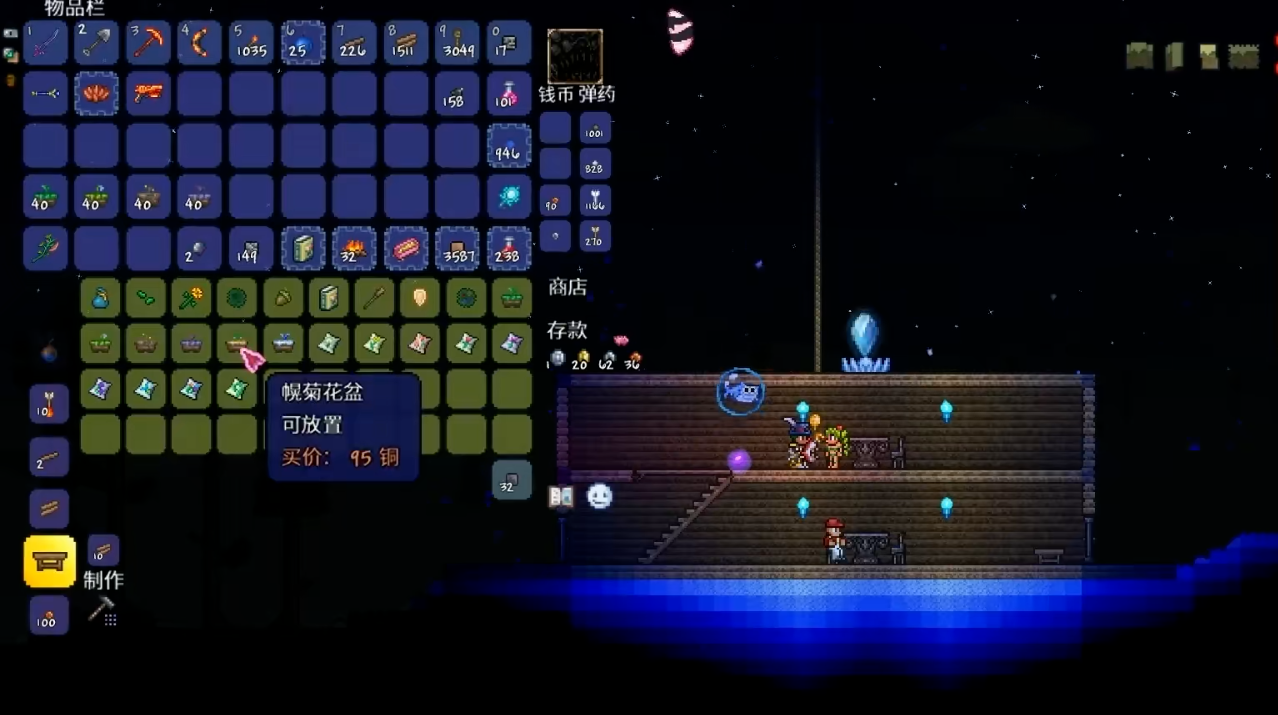Open the bestiary book icon

coord(561,496)
